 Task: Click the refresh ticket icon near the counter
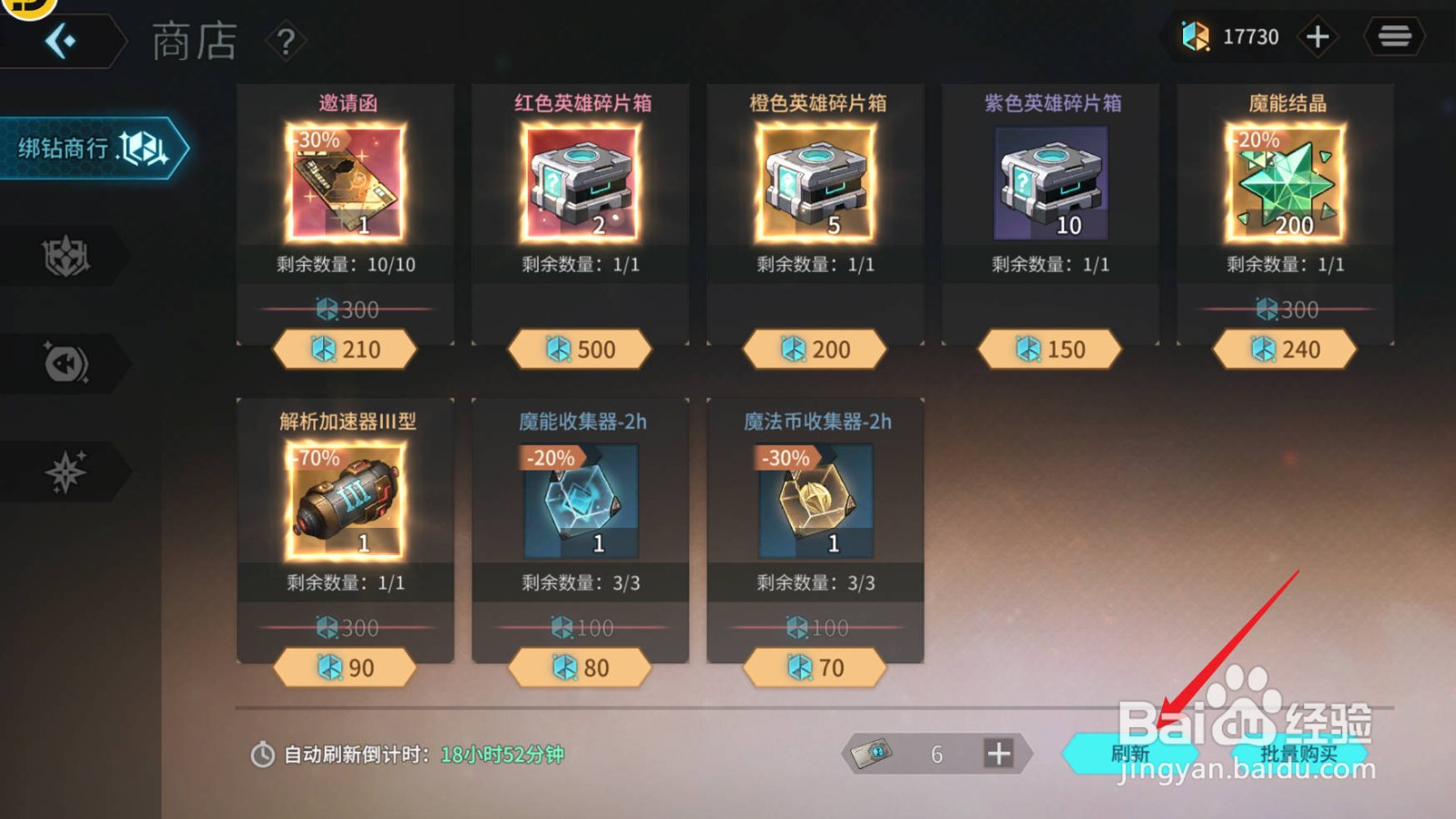[x=875, y=754]
